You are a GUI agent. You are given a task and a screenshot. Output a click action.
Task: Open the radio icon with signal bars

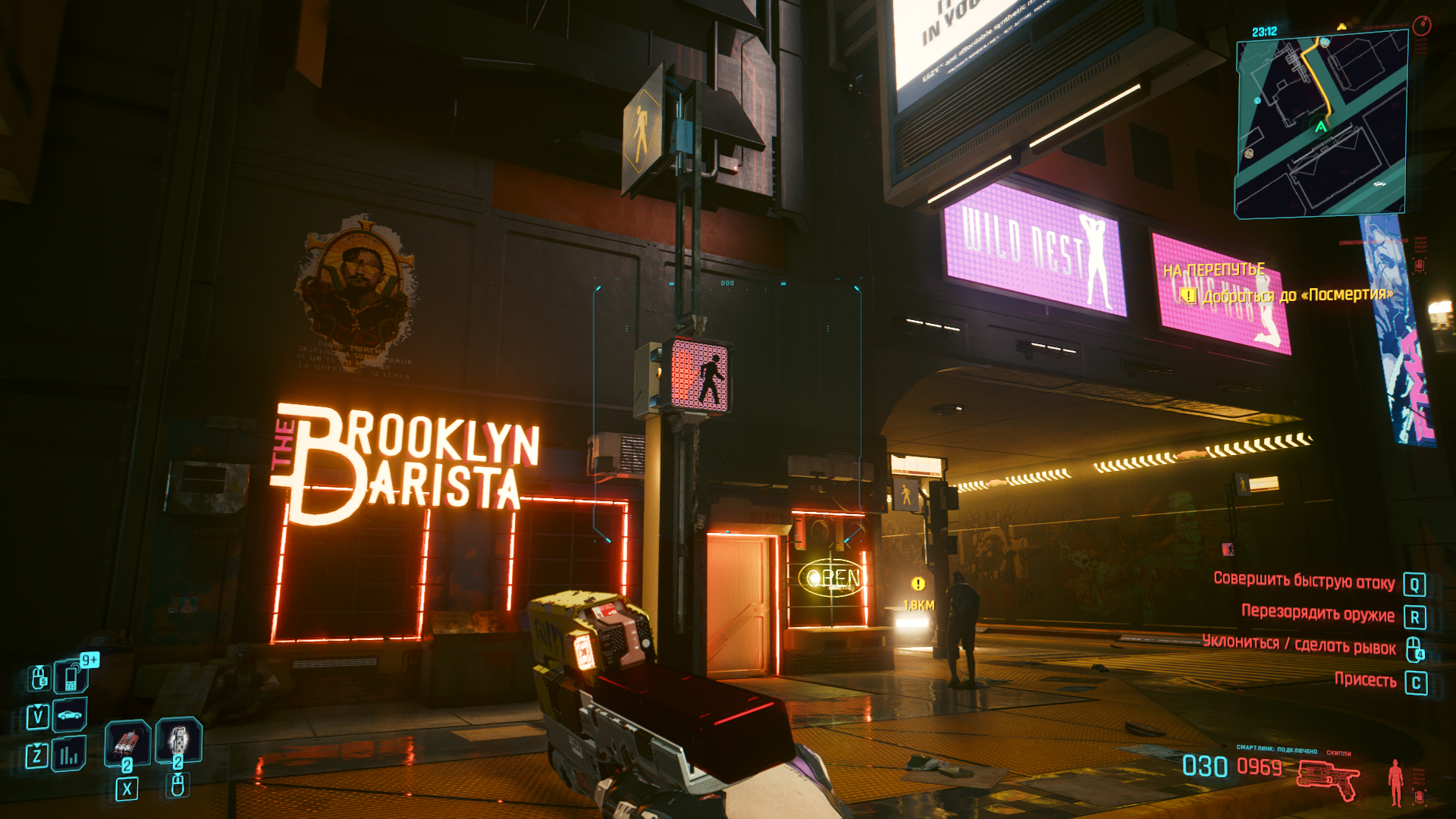click(x=69, y=755)
